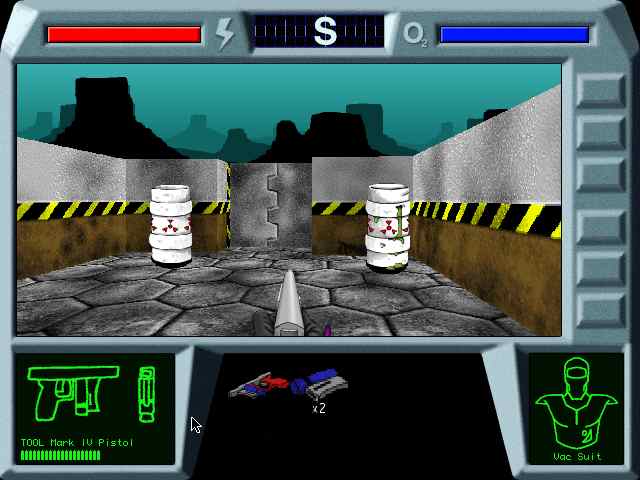Pick the red and blue inventory items
This screenshot has width=640, height=480.
[288, 384]
